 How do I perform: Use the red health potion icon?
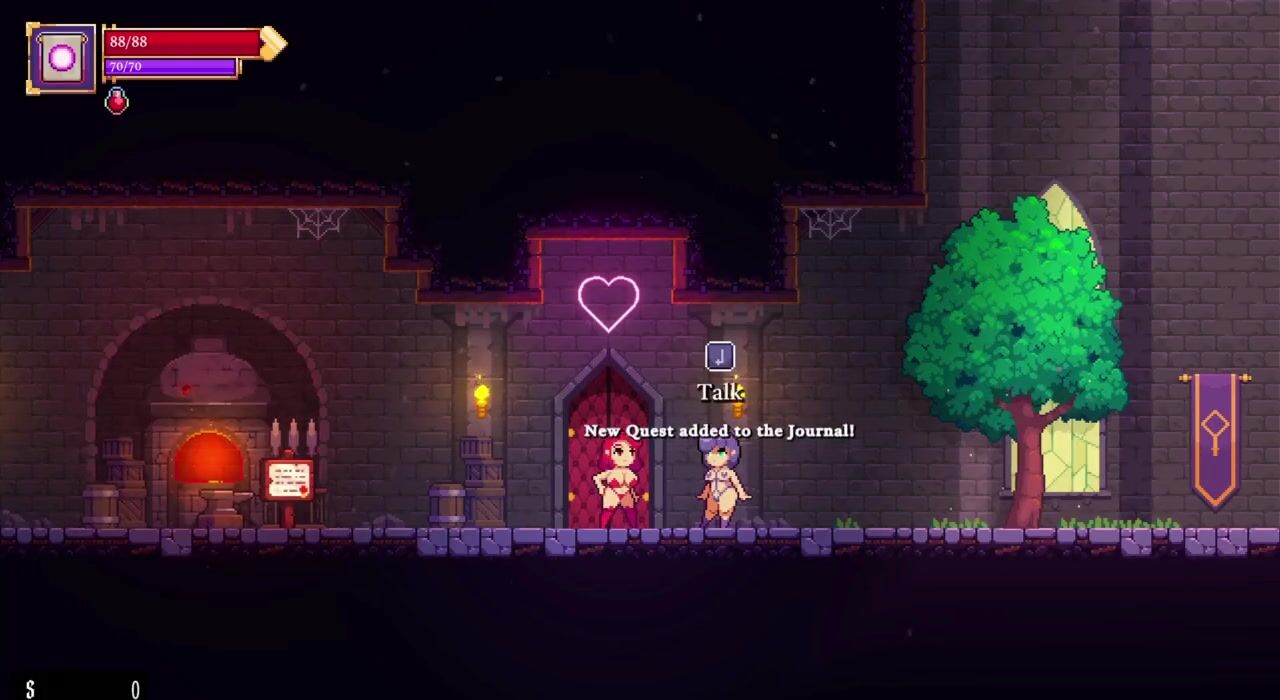117,101
